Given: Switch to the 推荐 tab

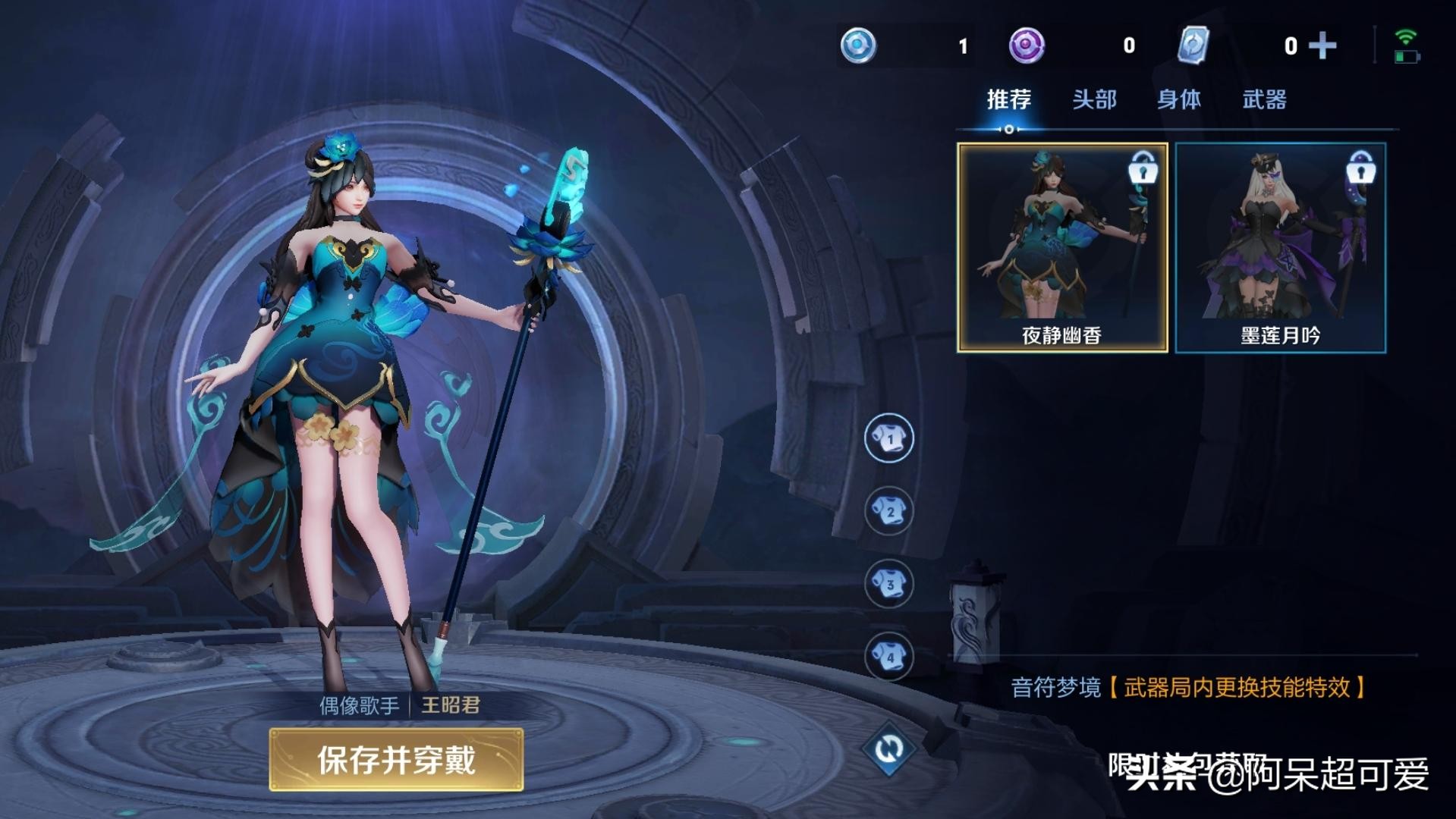Looking at the screenshot, I should tap(1008, 99).
